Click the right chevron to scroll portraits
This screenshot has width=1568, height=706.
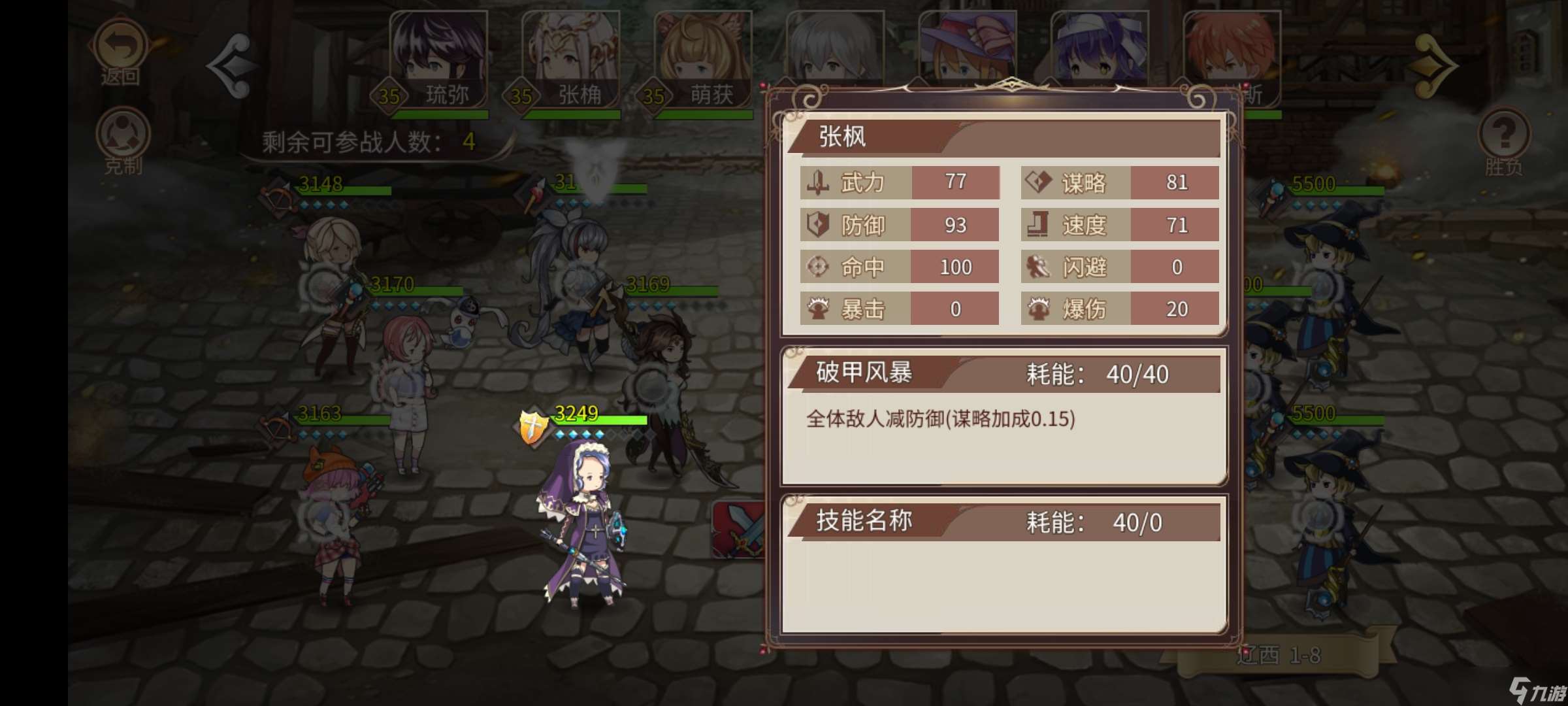click(1434, 65)
